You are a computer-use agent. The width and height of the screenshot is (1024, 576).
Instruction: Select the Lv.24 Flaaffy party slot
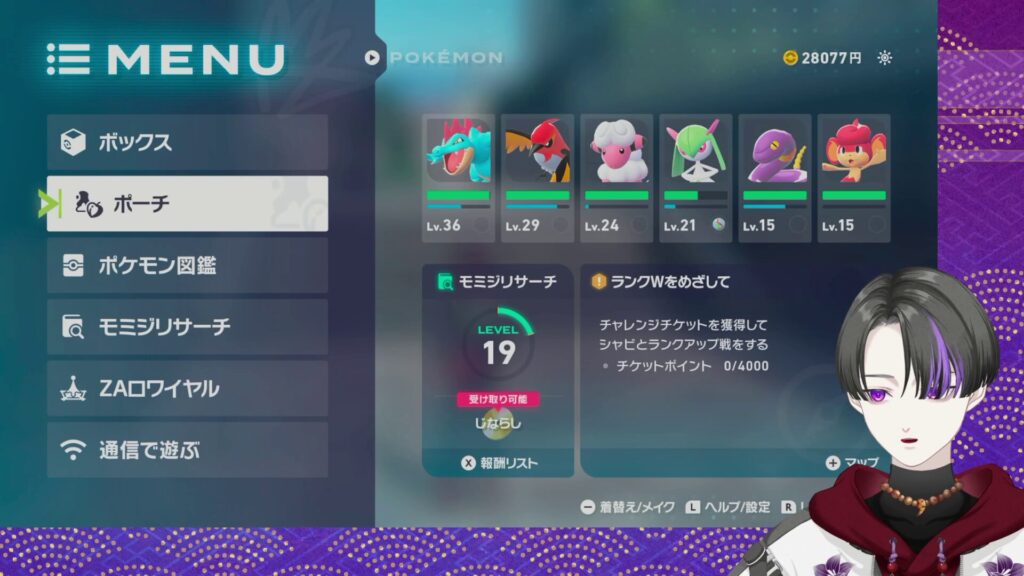tap(617, 178)
